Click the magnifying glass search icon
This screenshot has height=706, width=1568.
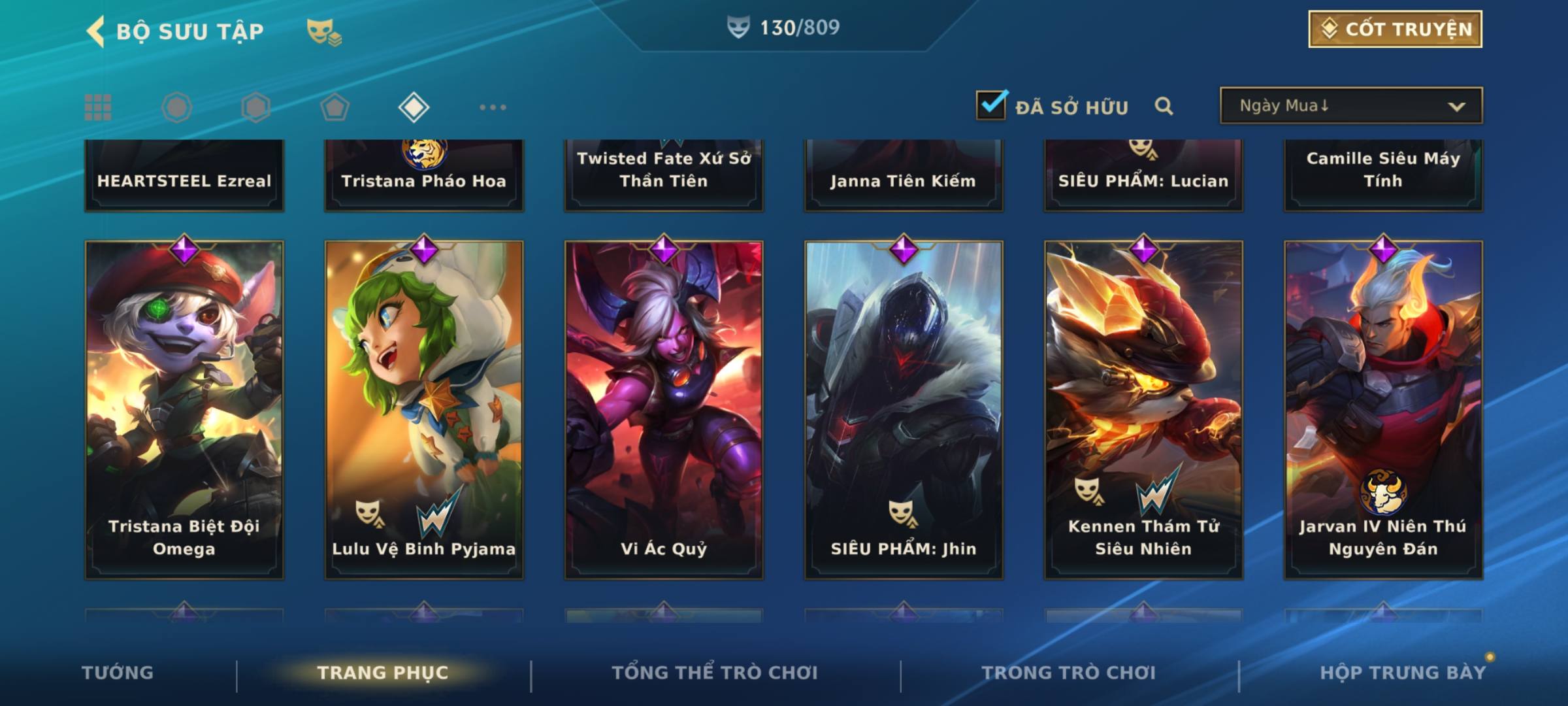tap(1163, 106)
